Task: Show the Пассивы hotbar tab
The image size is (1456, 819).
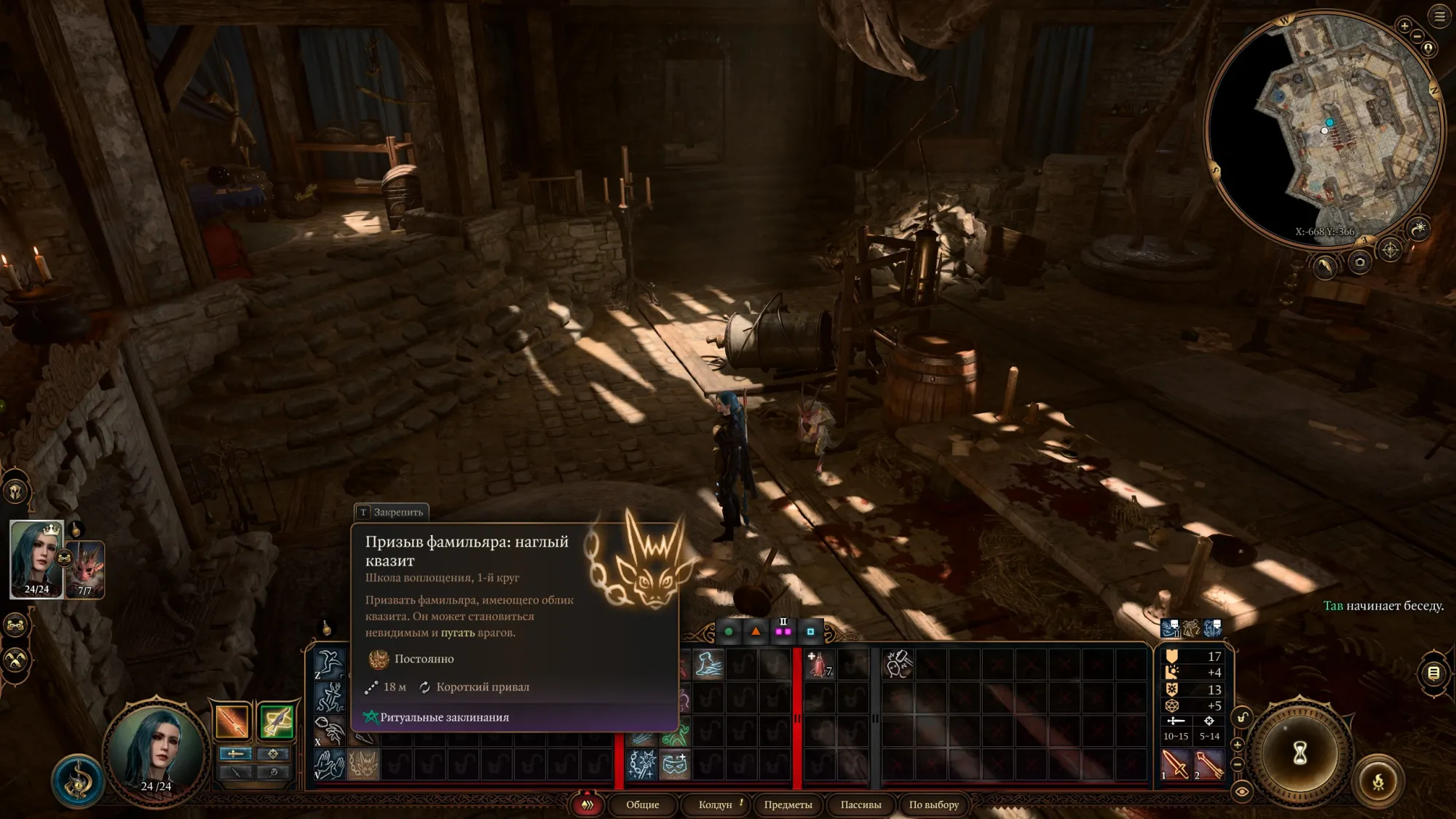Action: 860,804
